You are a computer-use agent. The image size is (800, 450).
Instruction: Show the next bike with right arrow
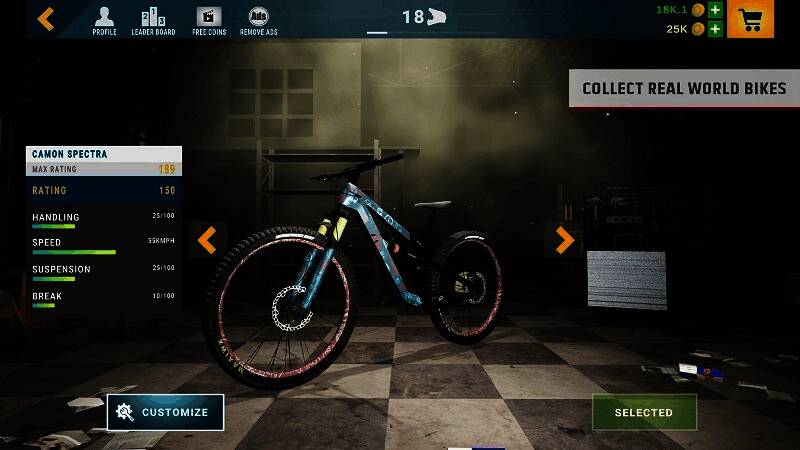(564, 240)
